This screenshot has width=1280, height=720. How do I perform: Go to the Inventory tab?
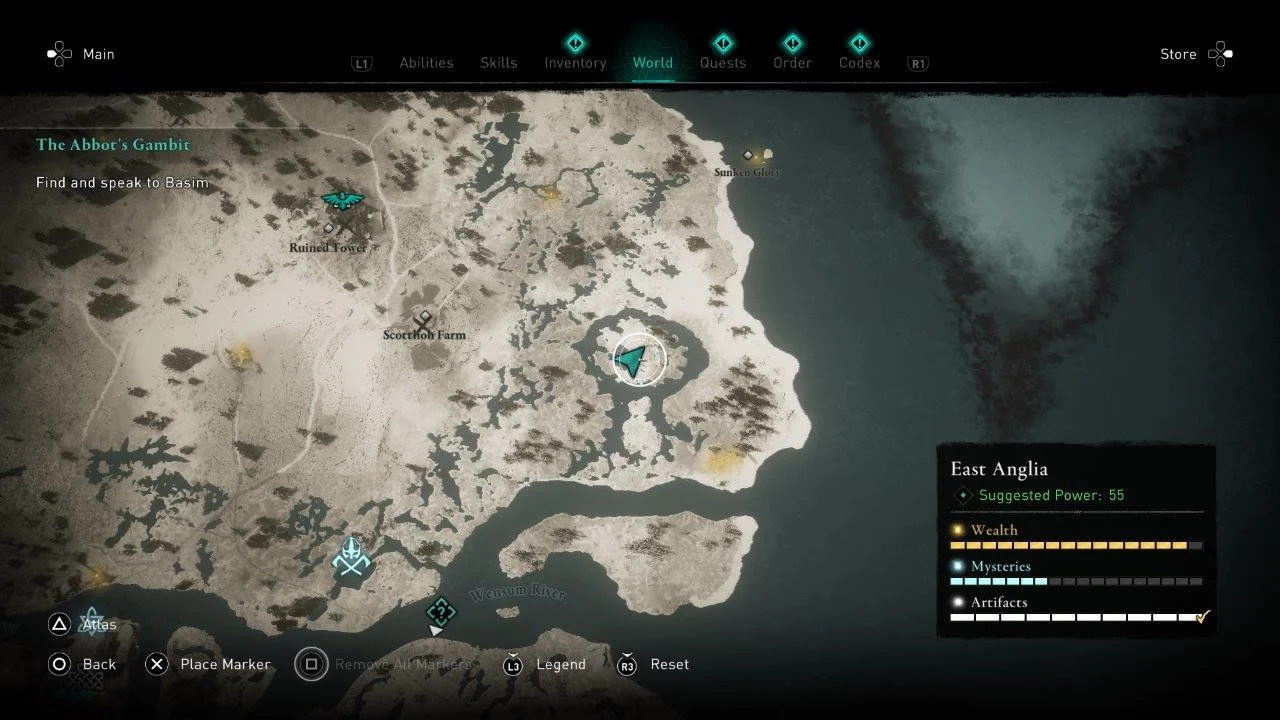(575, 63)
